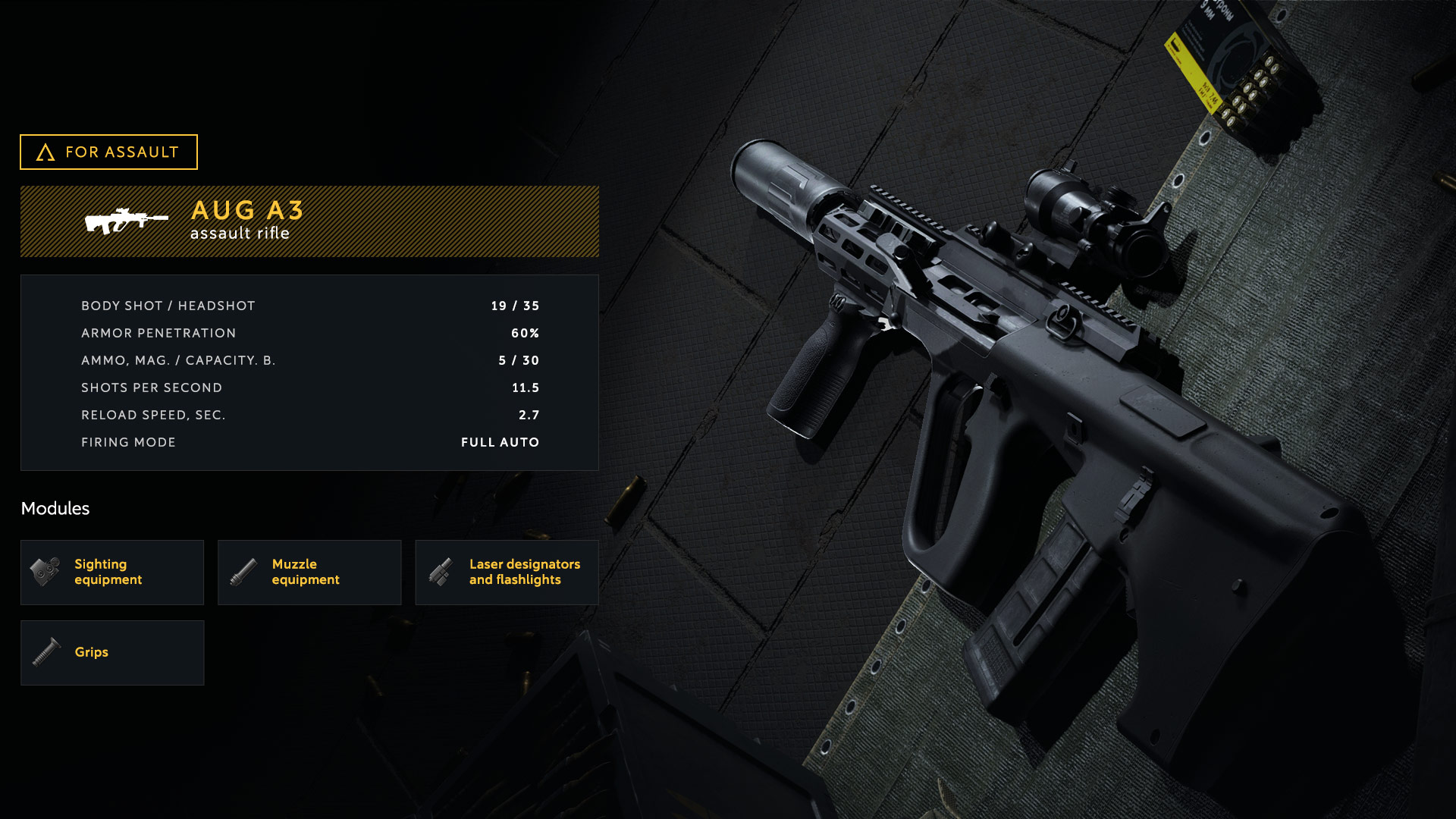1456x819 pixels.
Task: Open the AUG A3 assault rifle banner
Action: [309, 221]
